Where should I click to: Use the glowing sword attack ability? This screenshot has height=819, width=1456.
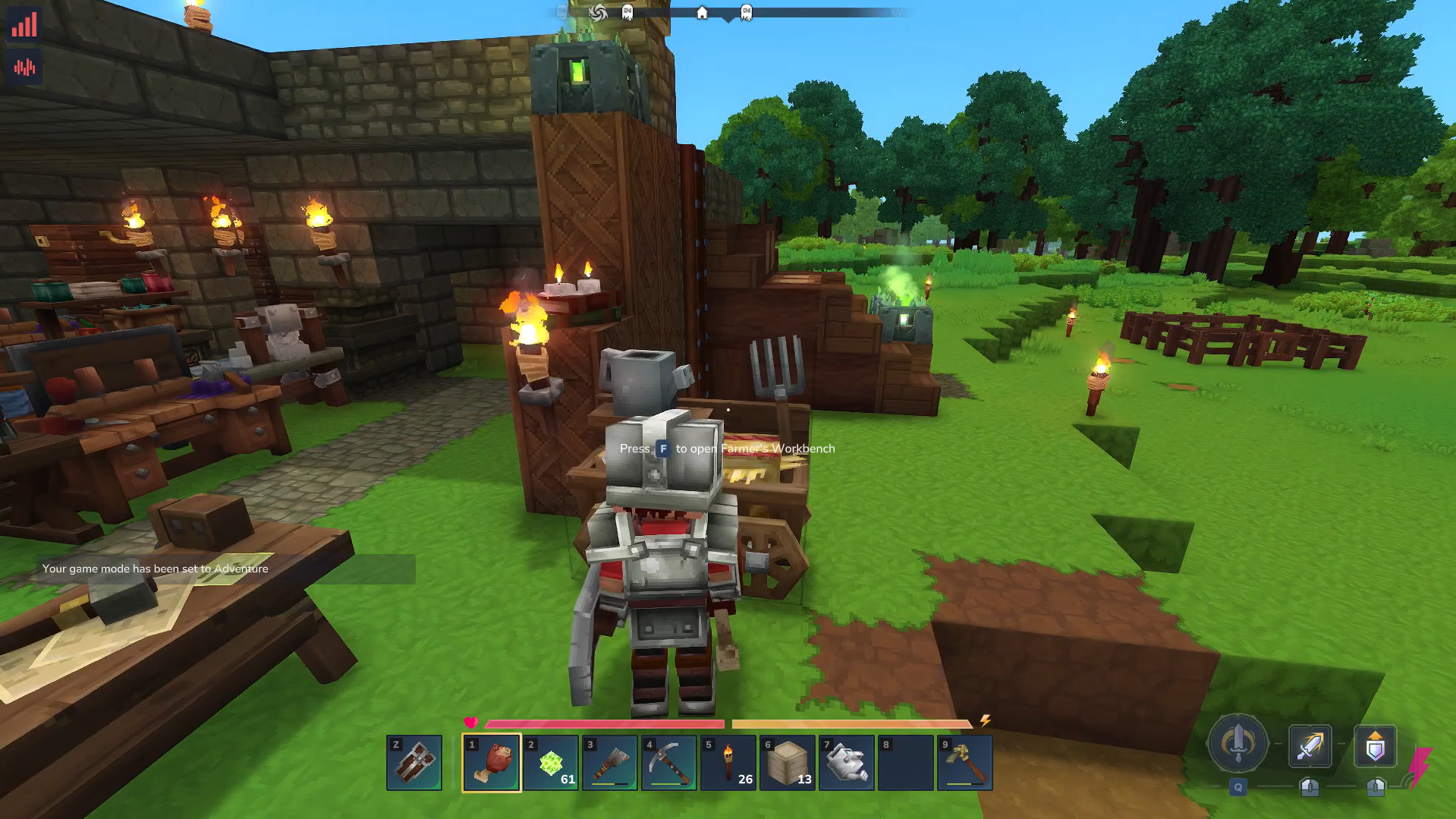1310,747
